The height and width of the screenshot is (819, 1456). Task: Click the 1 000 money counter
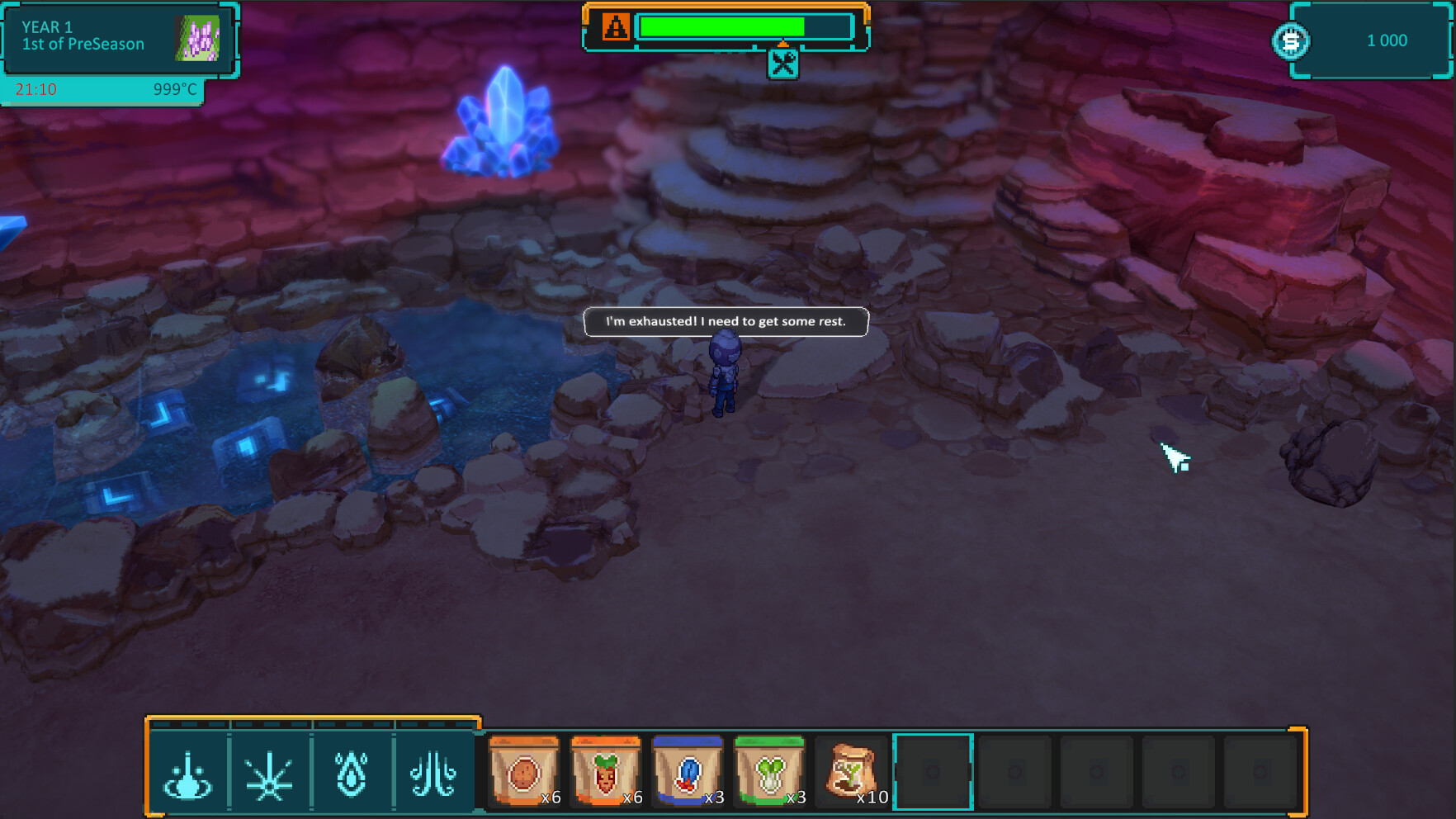1387,40
